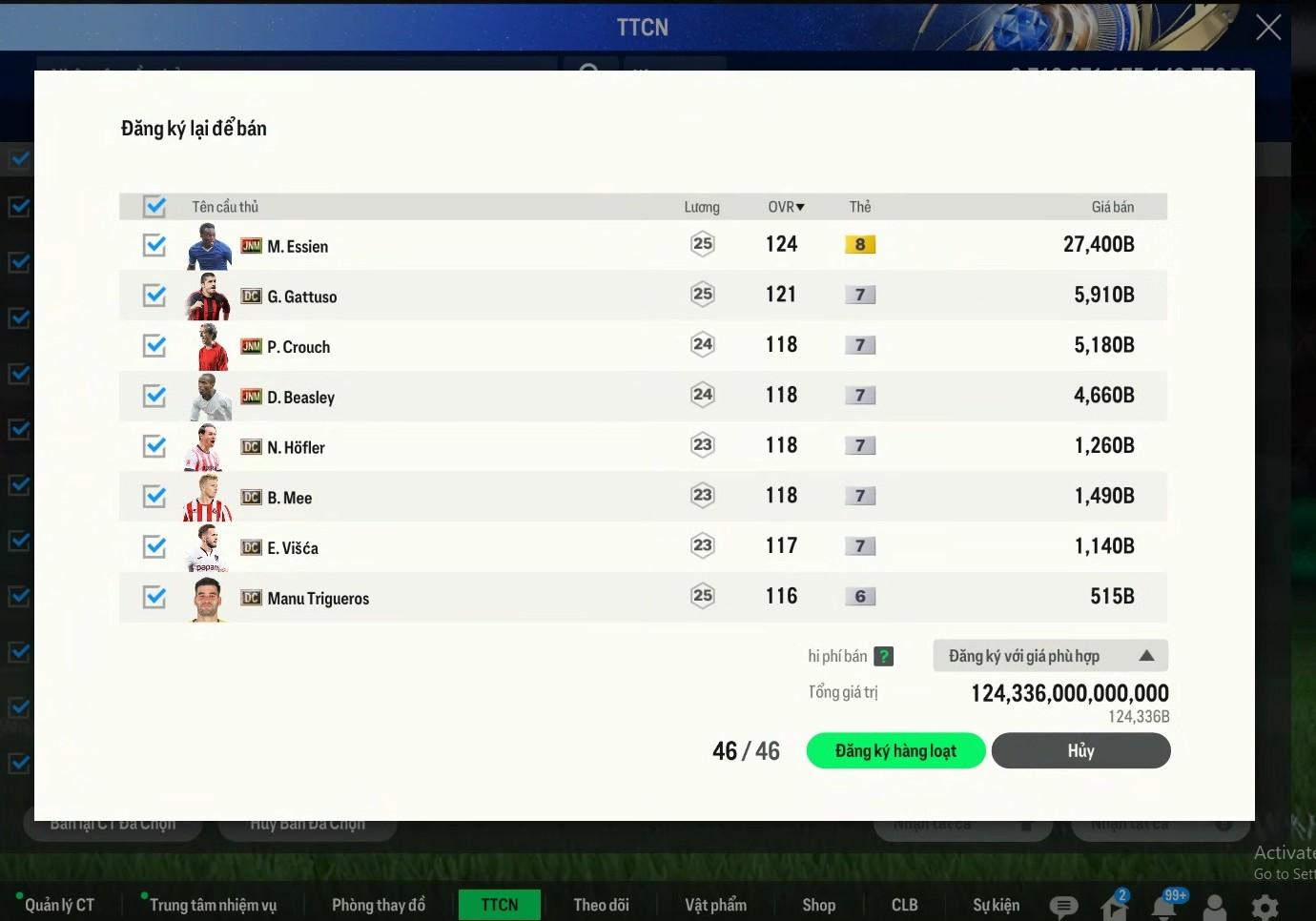The image size is (1316, 921).
Task: Cancel with the Hủy button
Action: [1080, 751]
